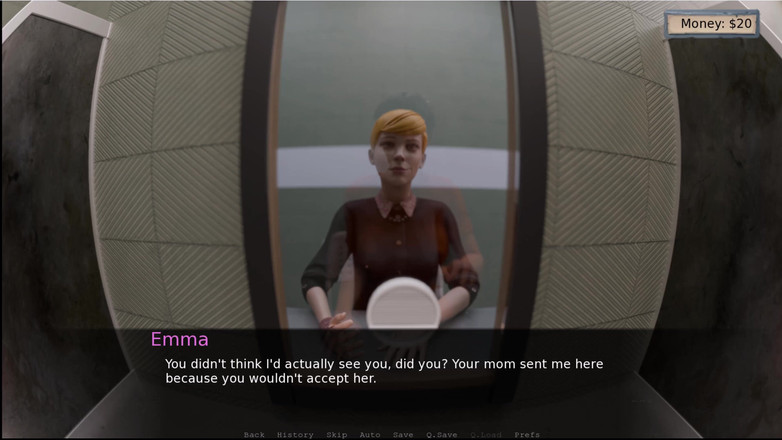Viewport: 782px width, 440px height.
Task: Go back using the Back button
Action: coord(254,435)
